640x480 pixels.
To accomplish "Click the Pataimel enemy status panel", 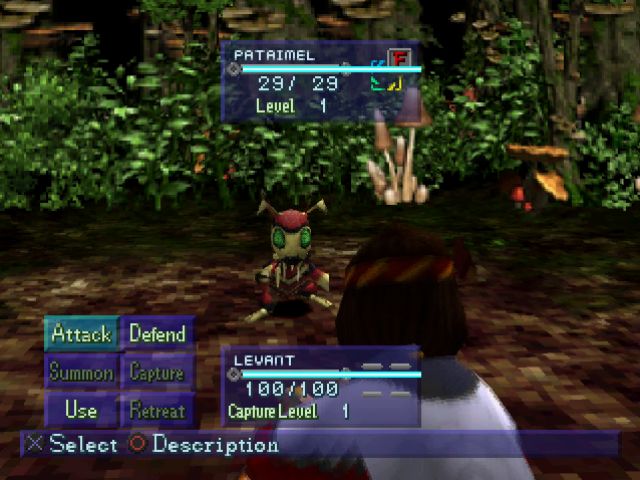I will tap(320, 82).
